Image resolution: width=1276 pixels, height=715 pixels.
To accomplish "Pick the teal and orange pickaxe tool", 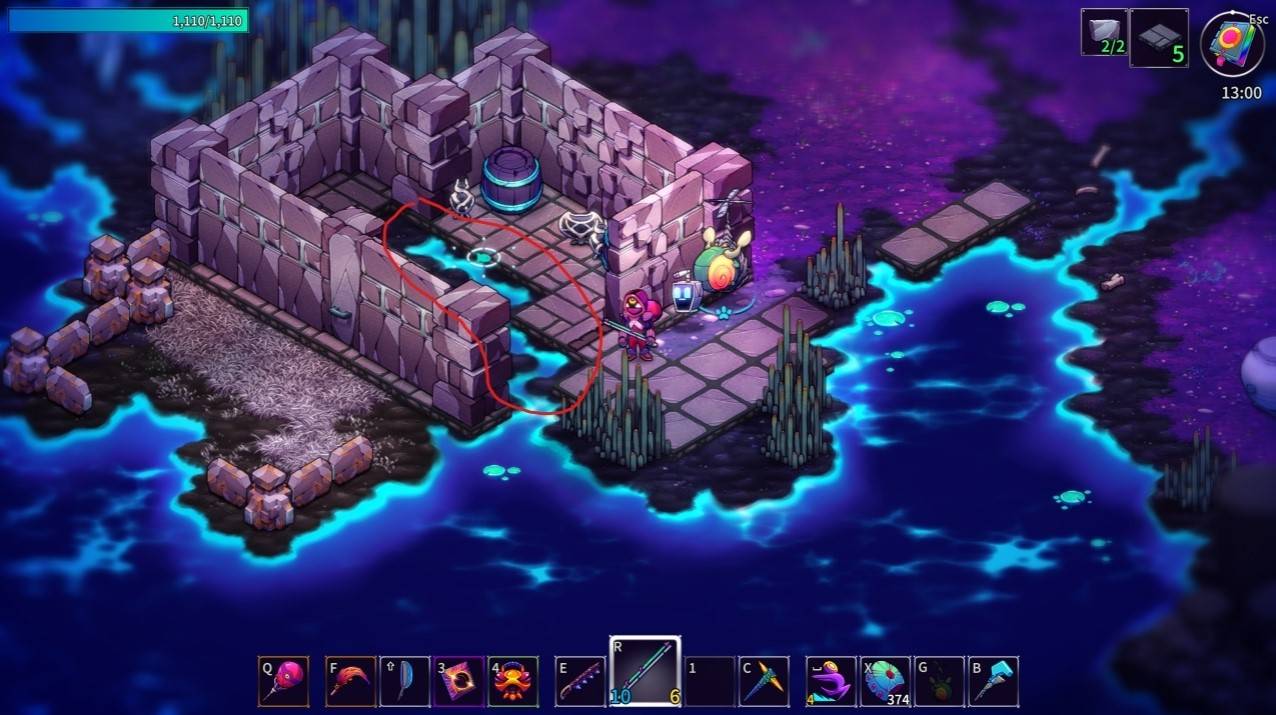I will pyautogui.click(x=765, y=681).
